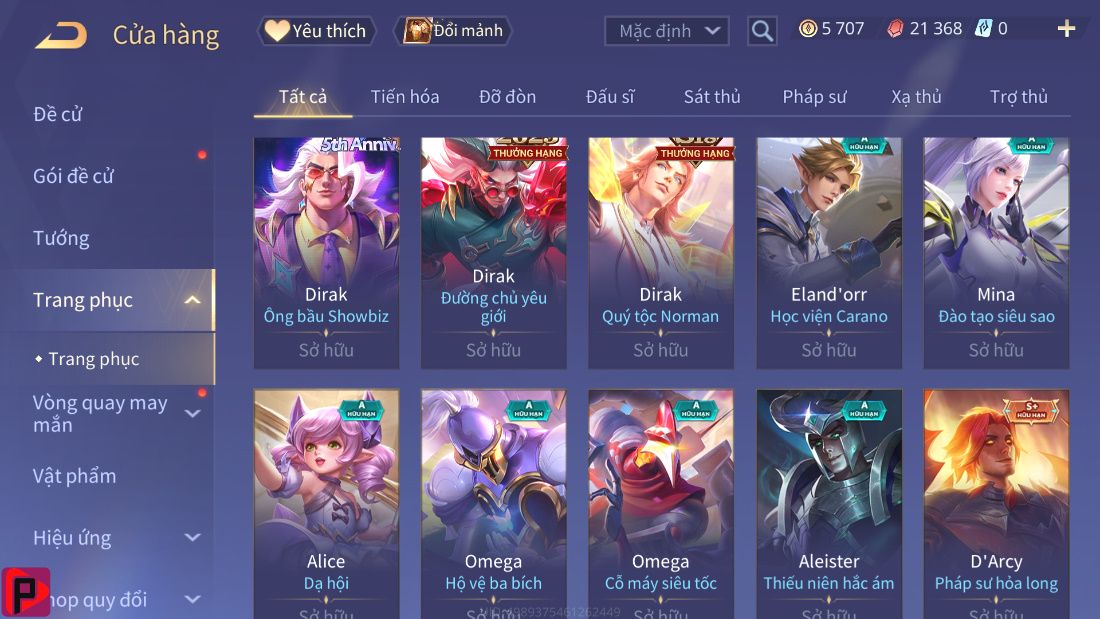The width and height of the screenshot is (1100, 619).
Task: Switch to the Đỡ đòn tab
Action: (507, 97)
